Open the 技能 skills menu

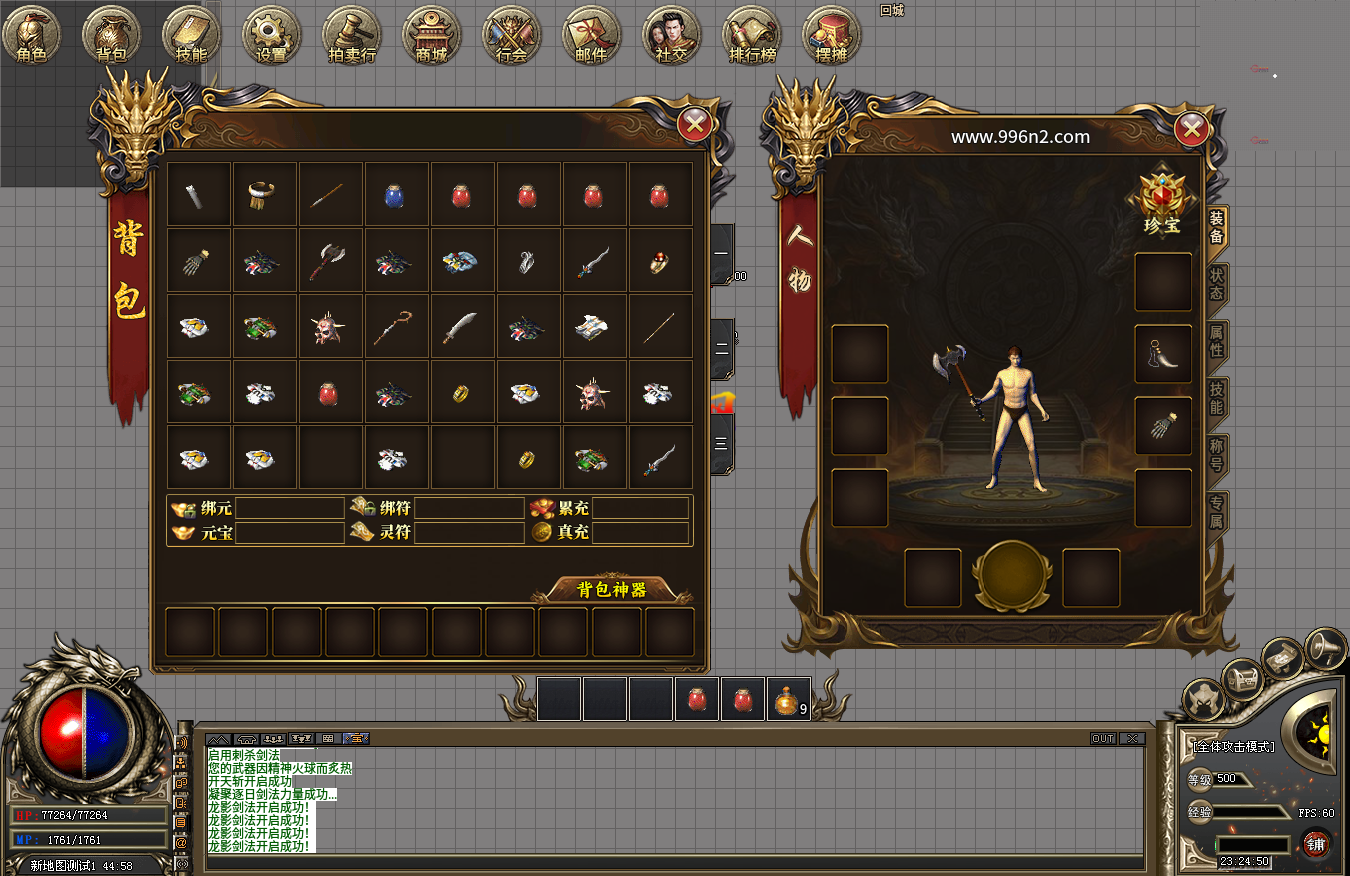point(191,35)
